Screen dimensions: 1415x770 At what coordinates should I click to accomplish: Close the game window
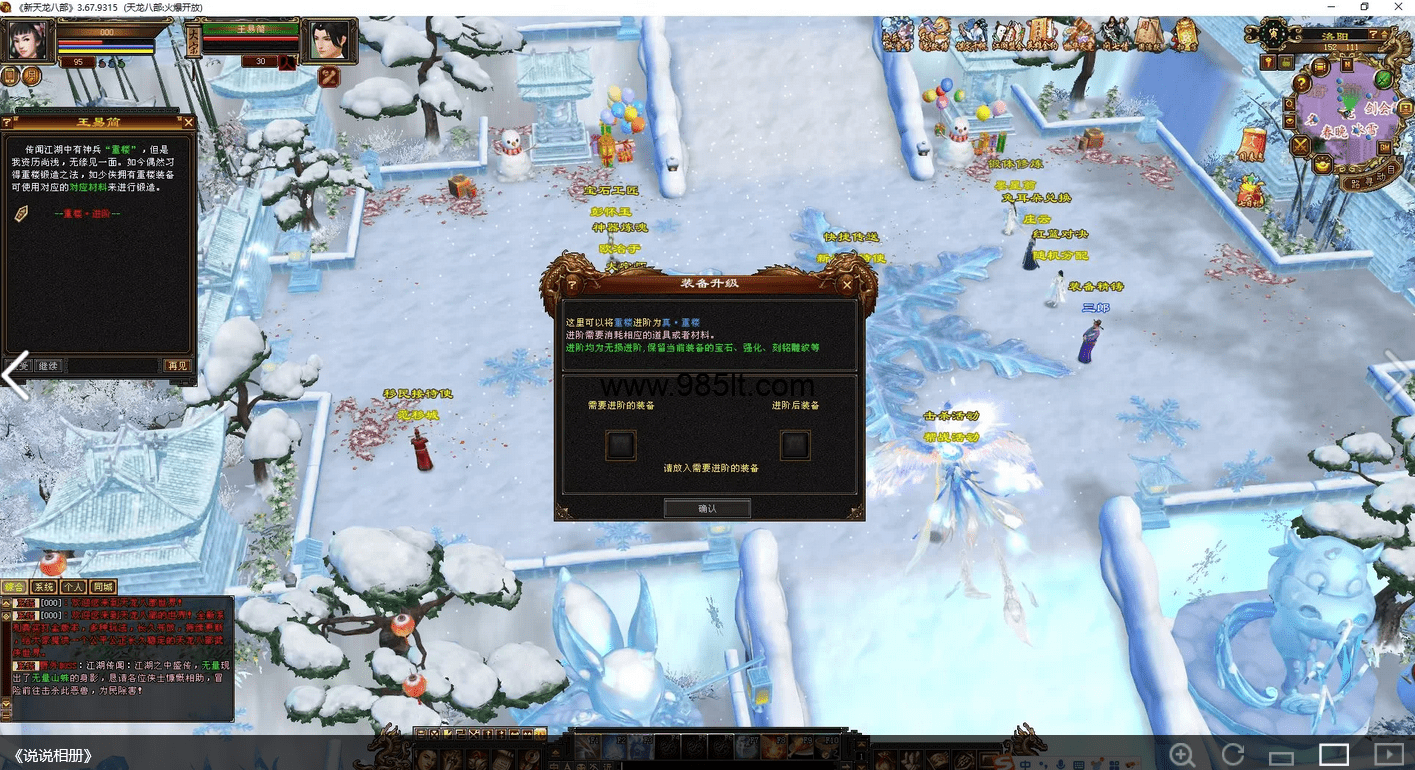(x=1397, y=7)
